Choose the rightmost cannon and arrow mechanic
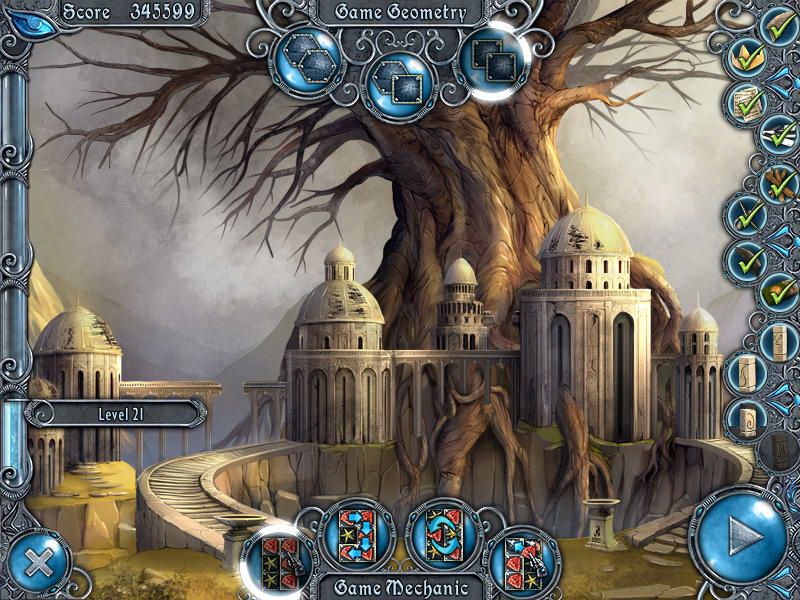 (520, 560)
